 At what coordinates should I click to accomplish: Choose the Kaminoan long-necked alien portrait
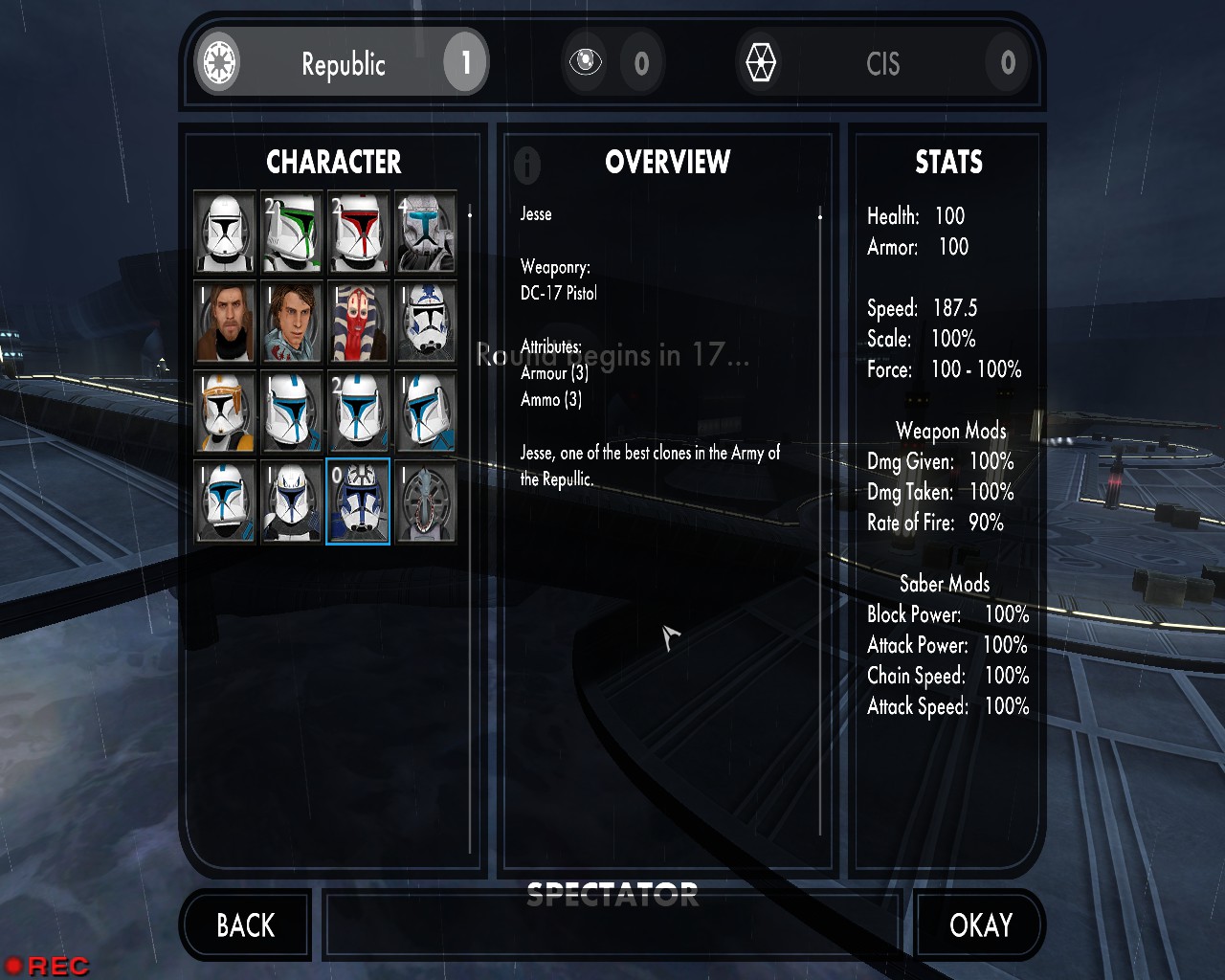click(x=426, y=502)
